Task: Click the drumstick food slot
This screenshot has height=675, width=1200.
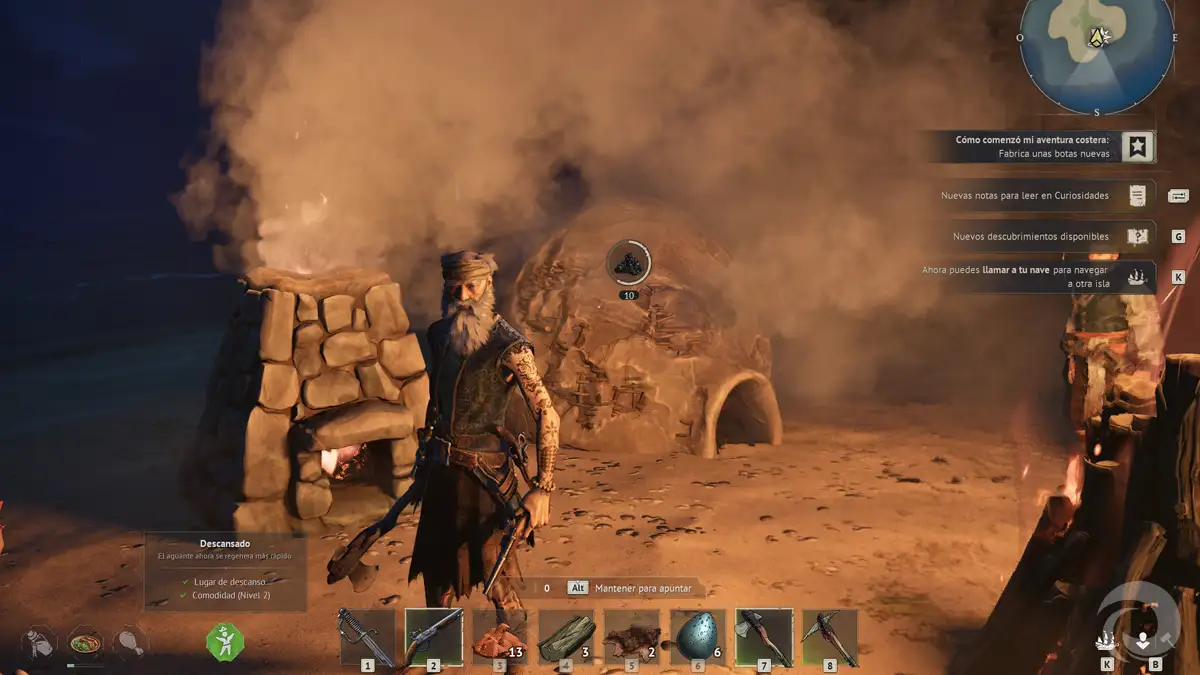Action: click(x=130, y=643)
